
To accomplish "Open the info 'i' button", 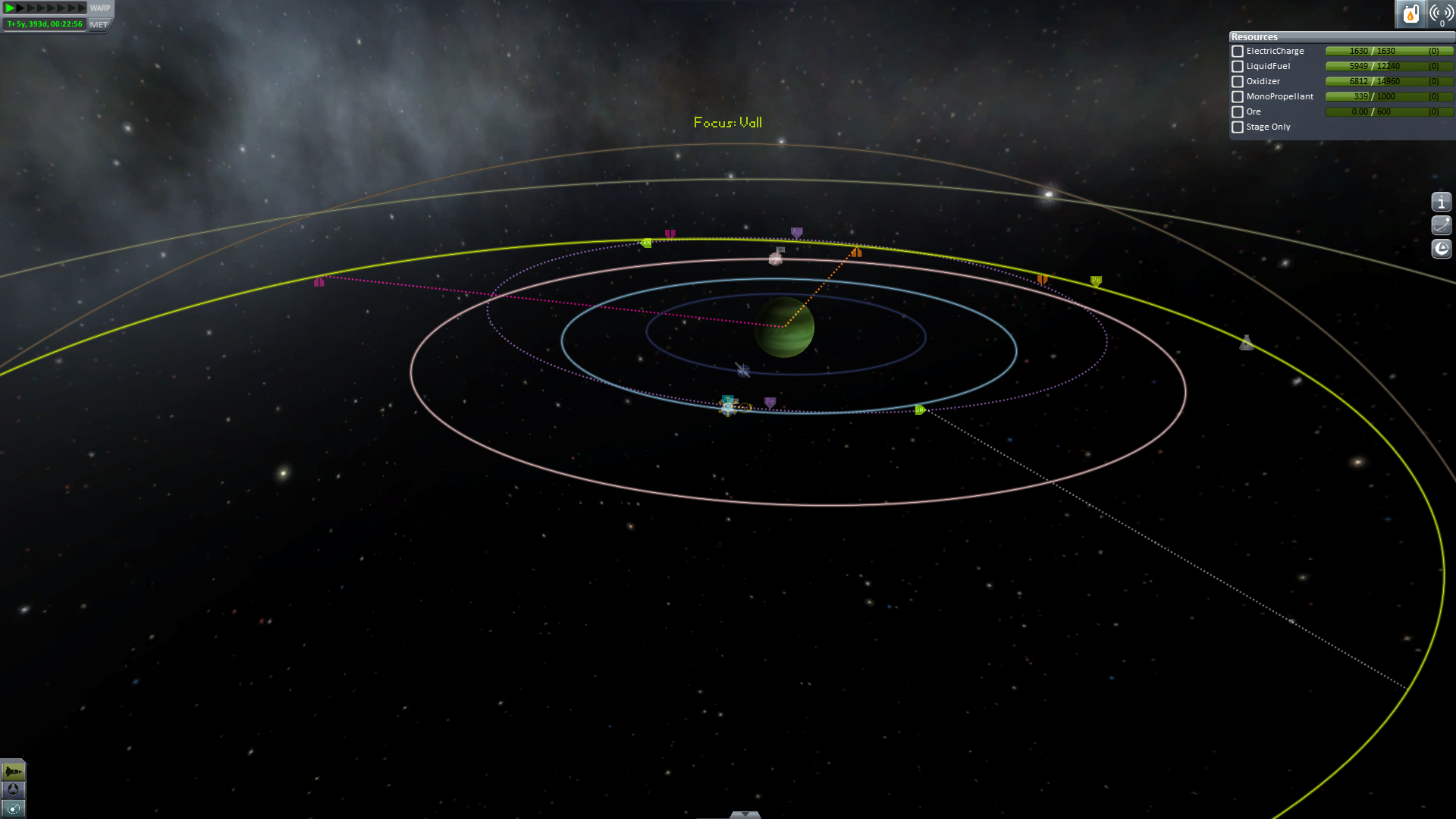I will click(1441, 202).
